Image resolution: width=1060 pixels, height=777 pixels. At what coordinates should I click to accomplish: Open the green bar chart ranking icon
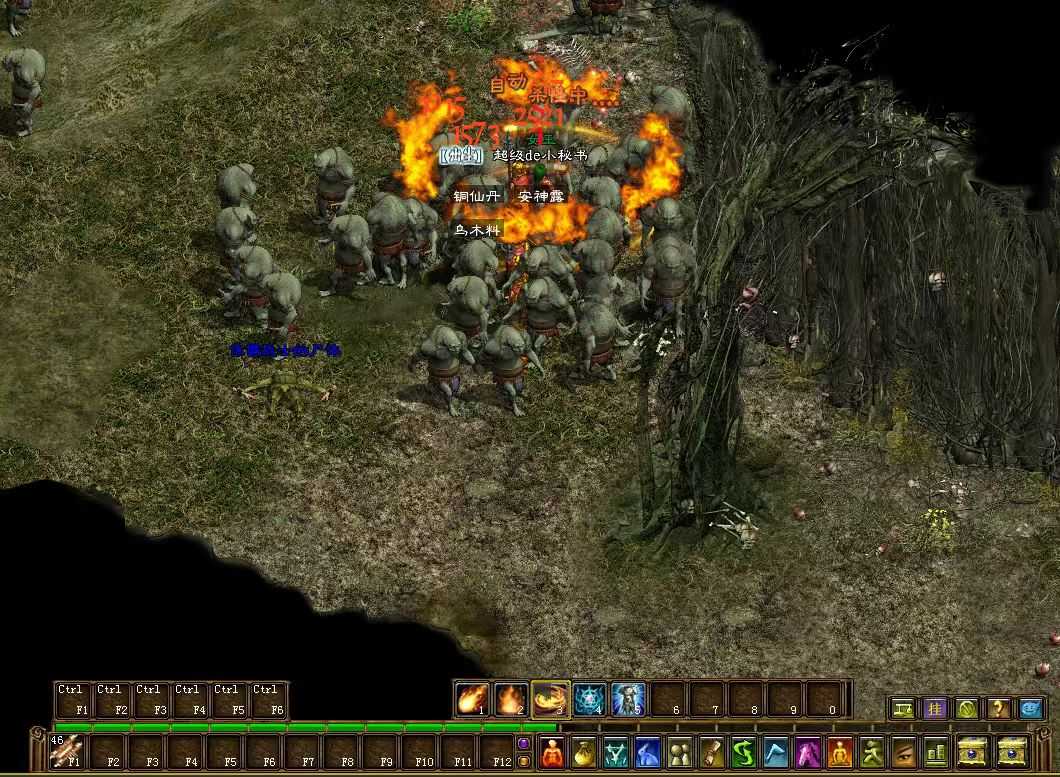(x=936, y=751)
